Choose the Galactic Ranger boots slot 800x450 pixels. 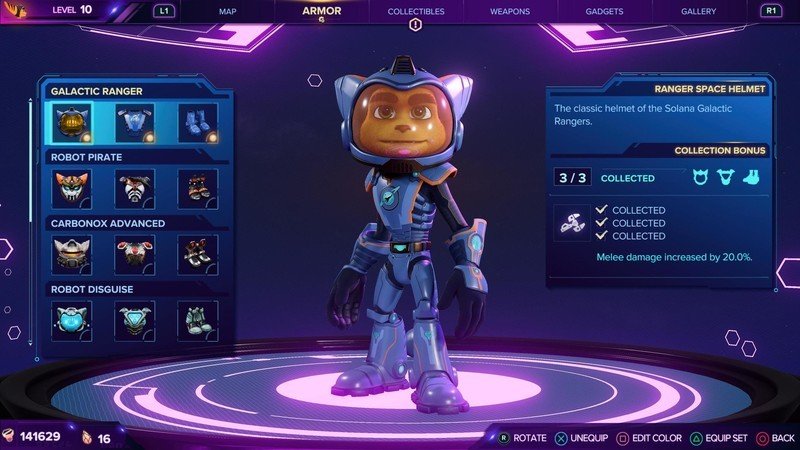click(197, 123)
